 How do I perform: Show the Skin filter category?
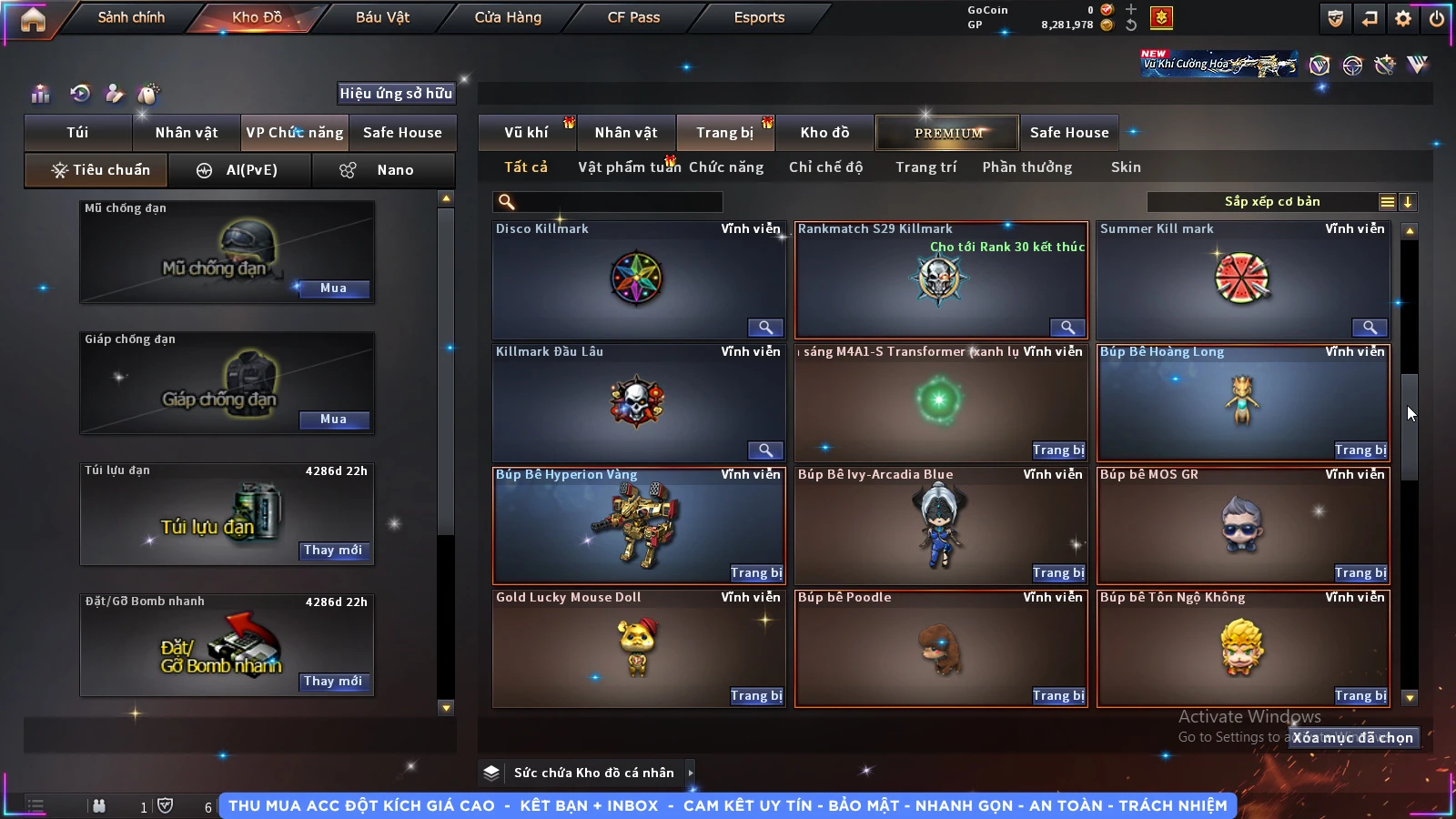[1126, 167]
